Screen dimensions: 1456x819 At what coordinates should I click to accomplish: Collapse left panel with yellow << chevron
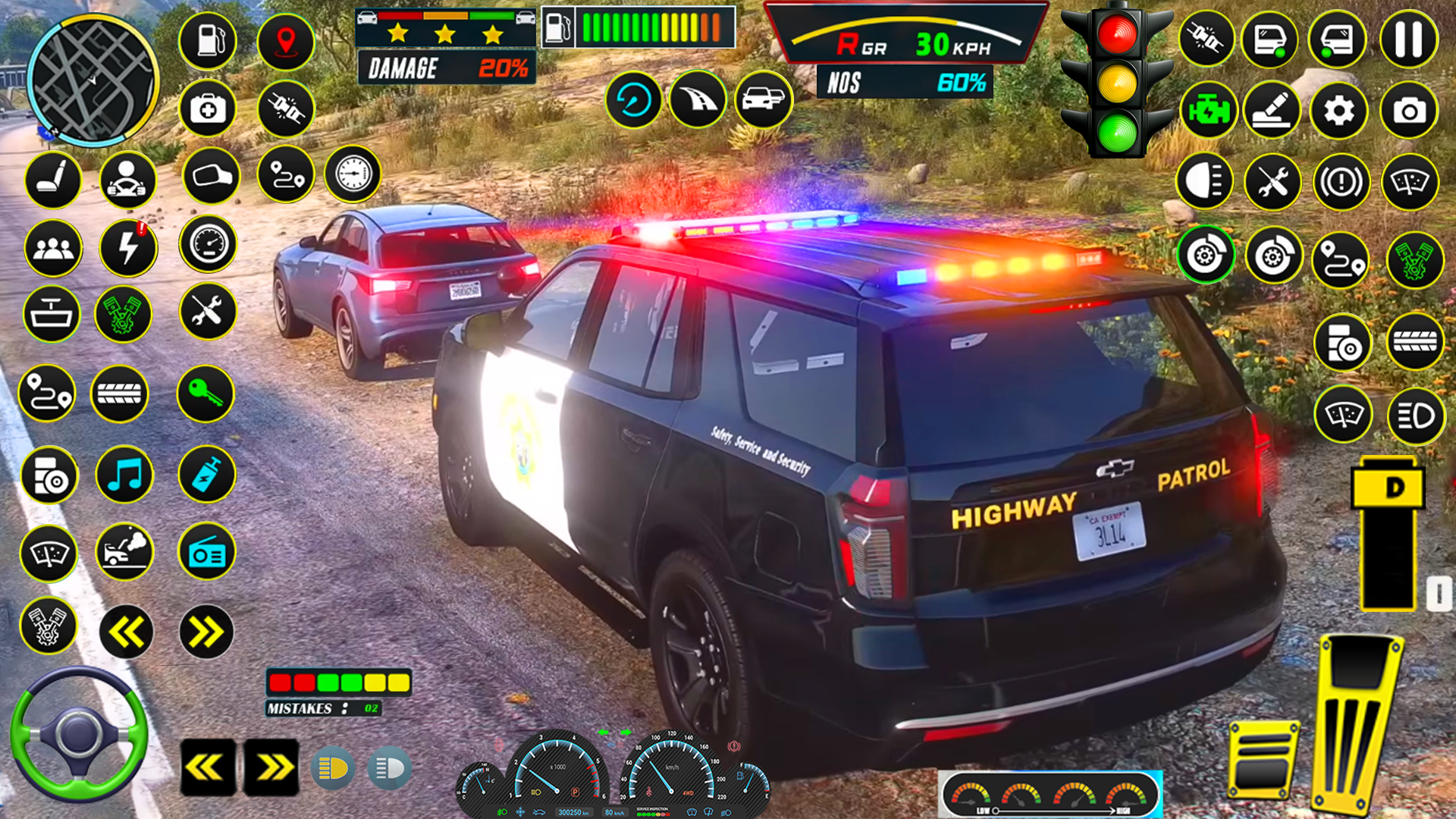click(x=127, y=631)
